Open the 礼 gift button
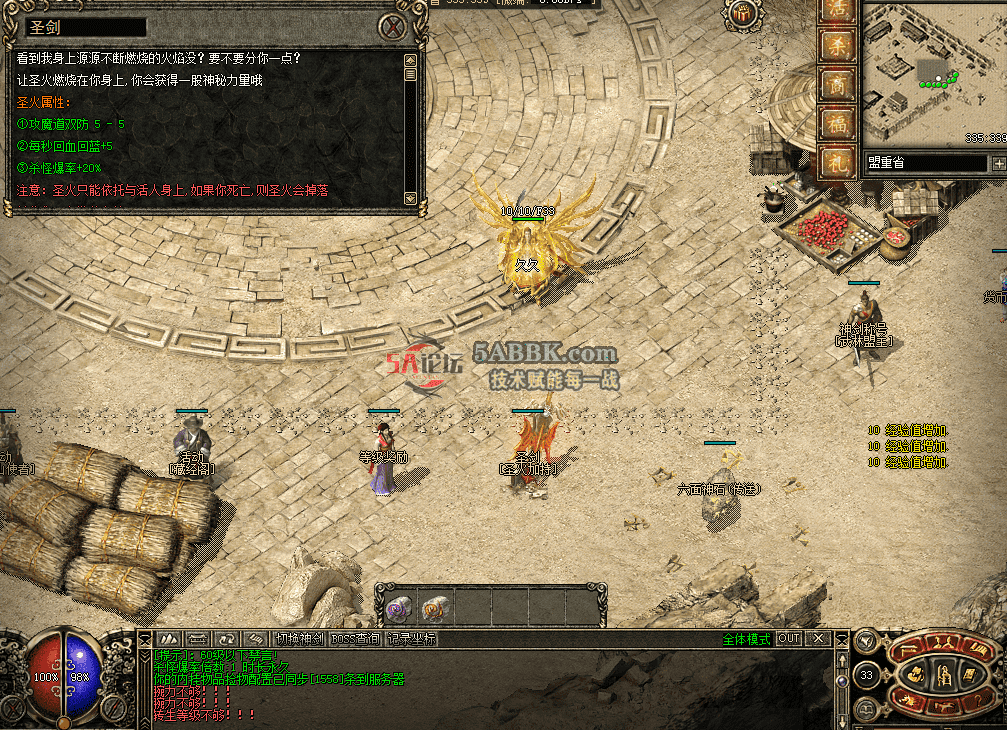 point(835,161)
